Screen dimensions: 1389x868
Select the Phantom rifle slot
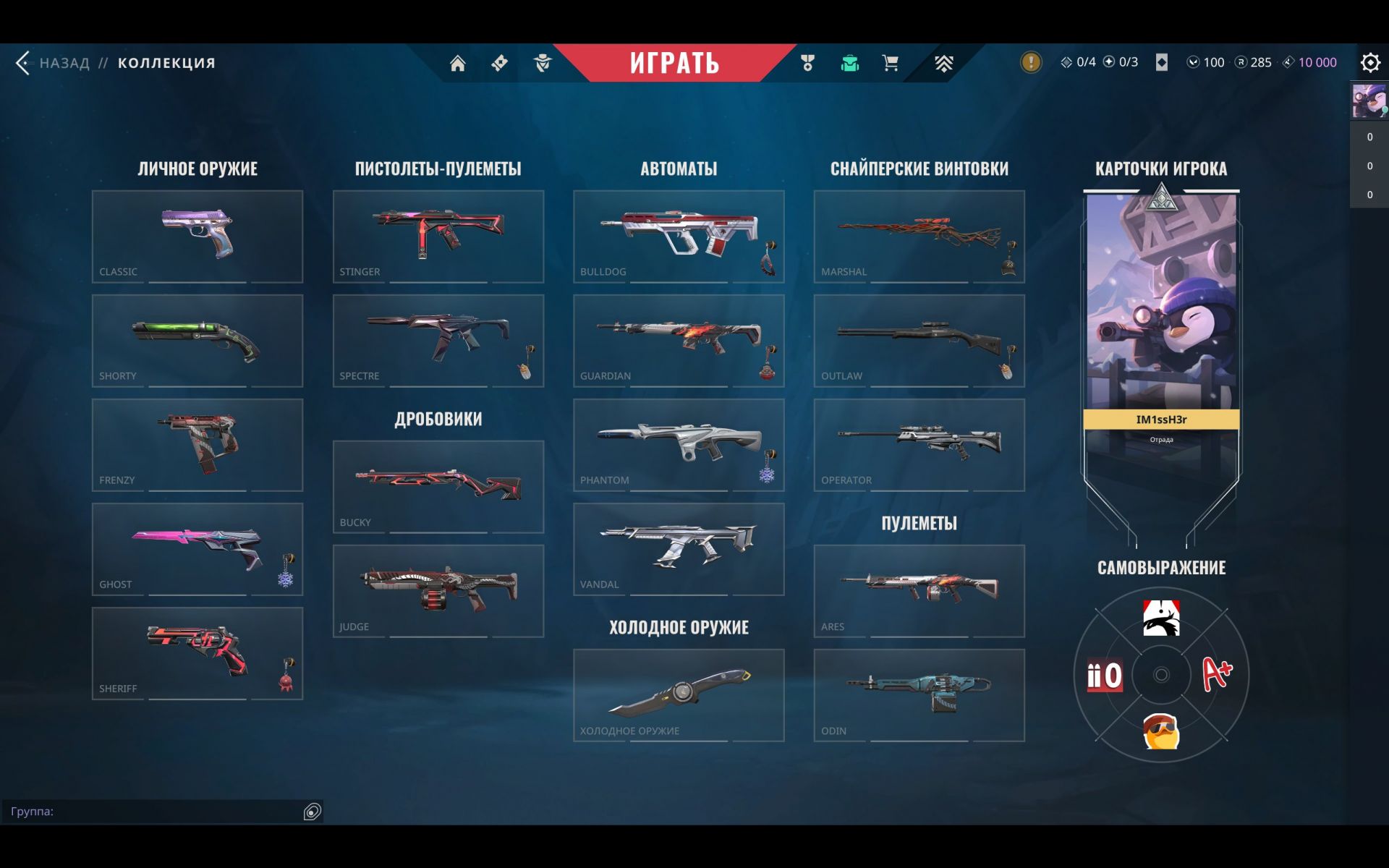click(x=678, y=445)
